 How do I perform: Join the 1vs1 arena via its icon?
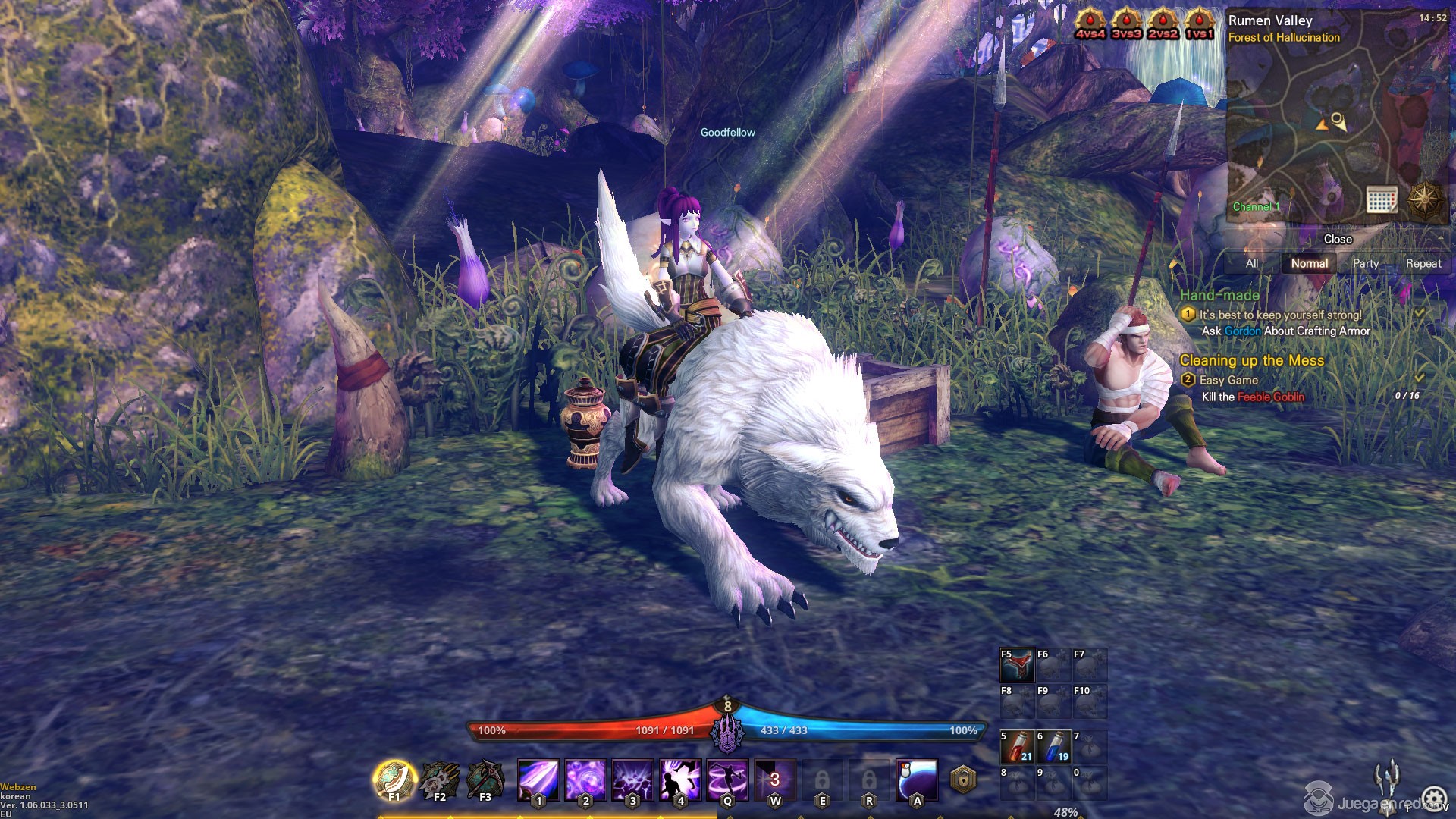click(1199, 25)
